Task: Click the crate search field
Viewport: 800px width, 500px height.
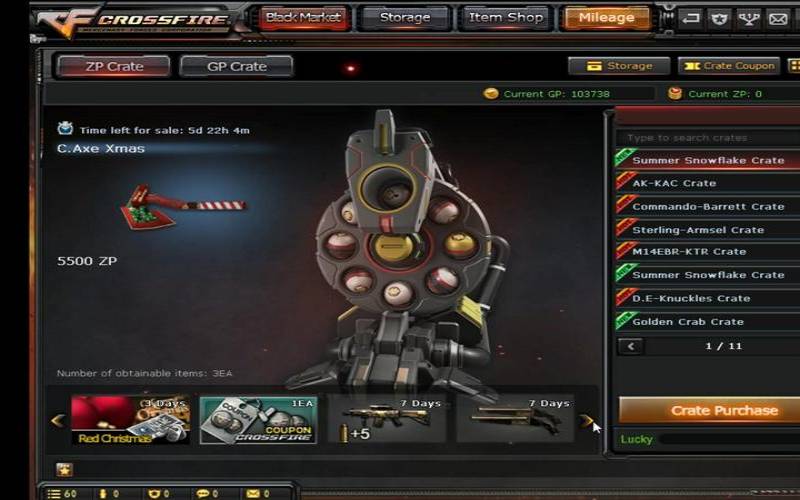Action: [705, 138]
